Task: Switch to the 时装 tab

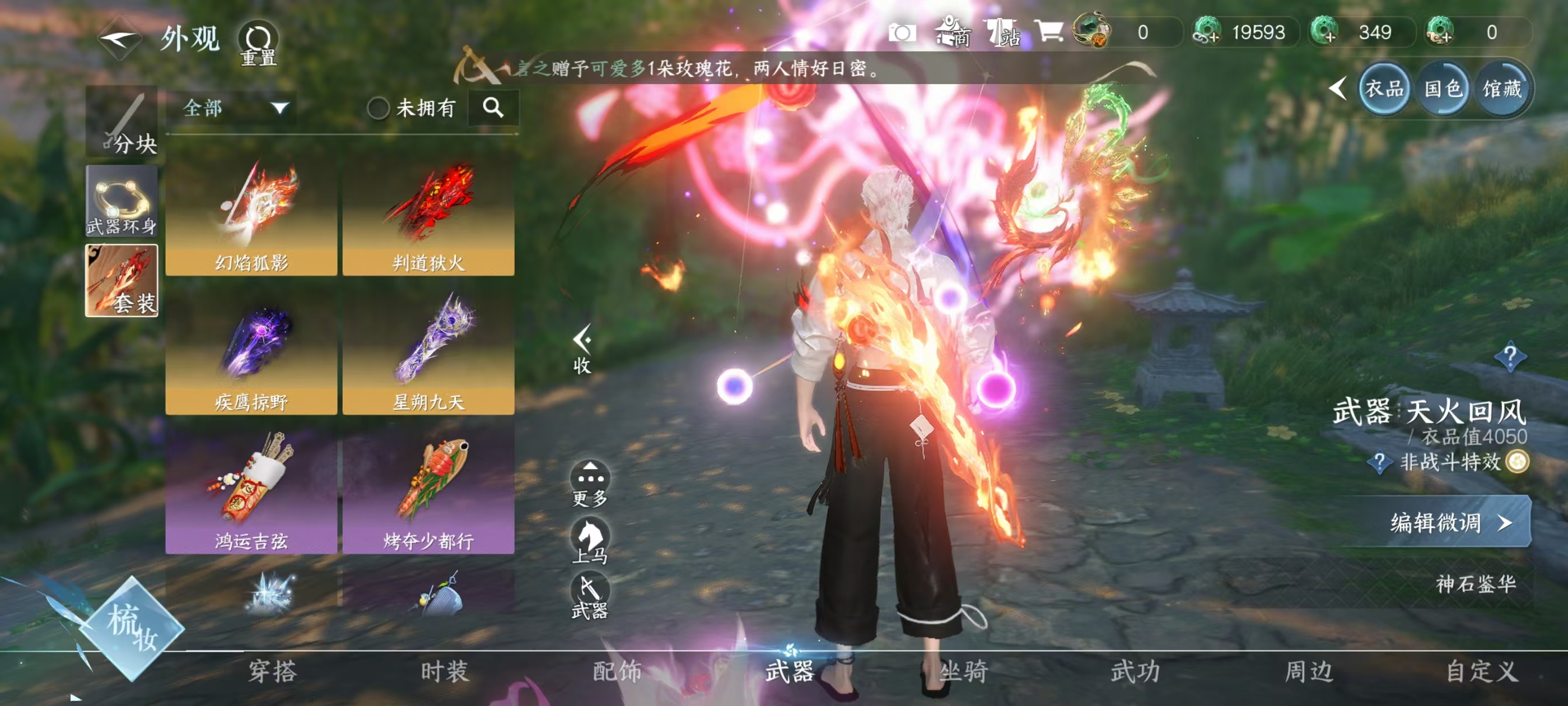Action: pyautogui.click(x=445, y=671)
